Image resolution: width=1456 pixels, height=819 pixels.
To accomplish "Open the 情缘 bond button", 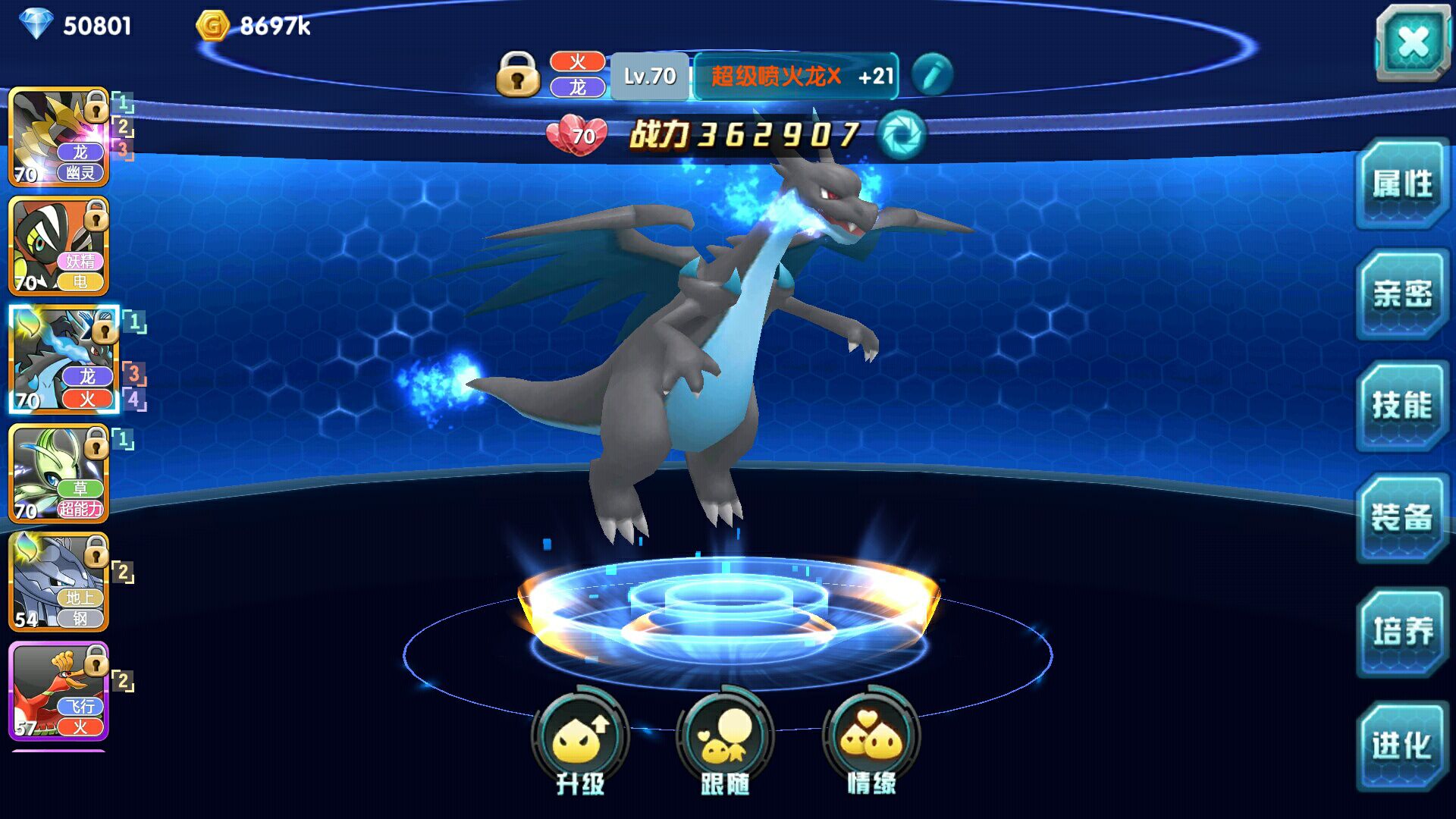I will click(871, 741).
